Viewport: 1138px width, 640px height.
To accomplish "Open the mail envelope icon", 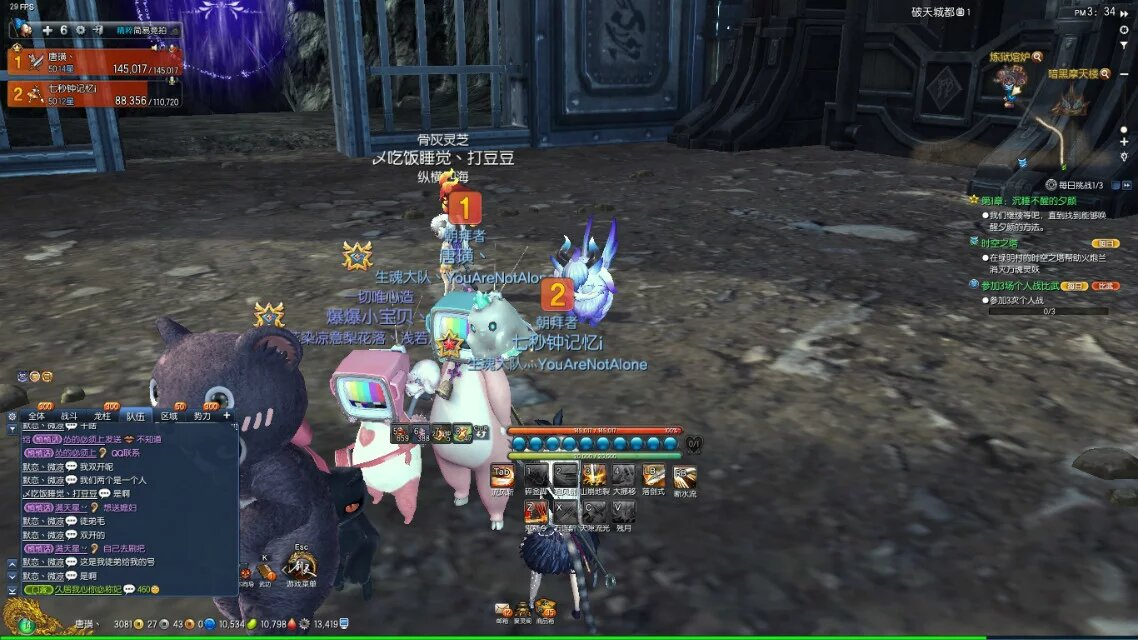I will (502, 609).
